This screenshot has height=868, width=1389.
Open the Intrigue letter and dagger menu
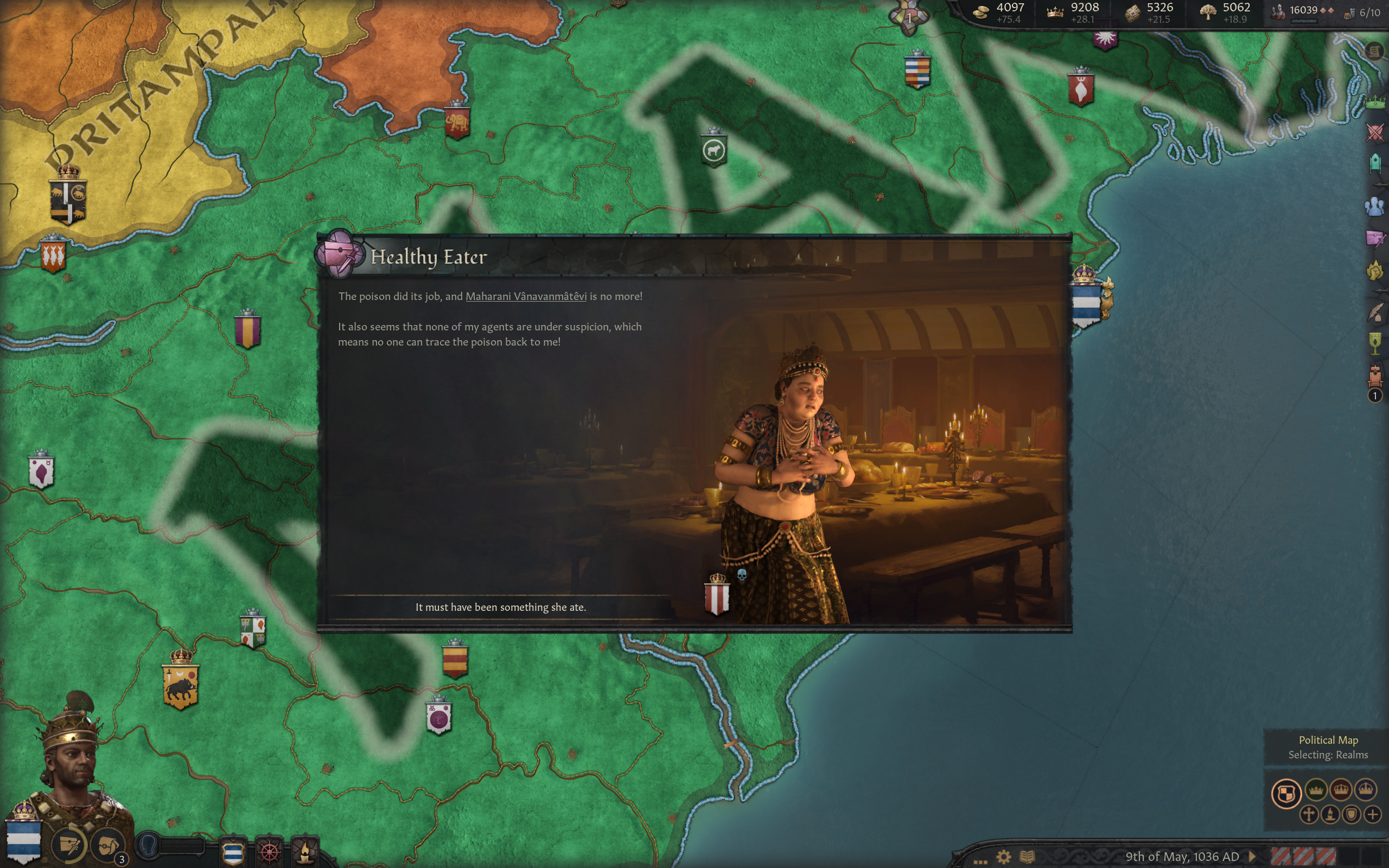tap(1375, 238)
